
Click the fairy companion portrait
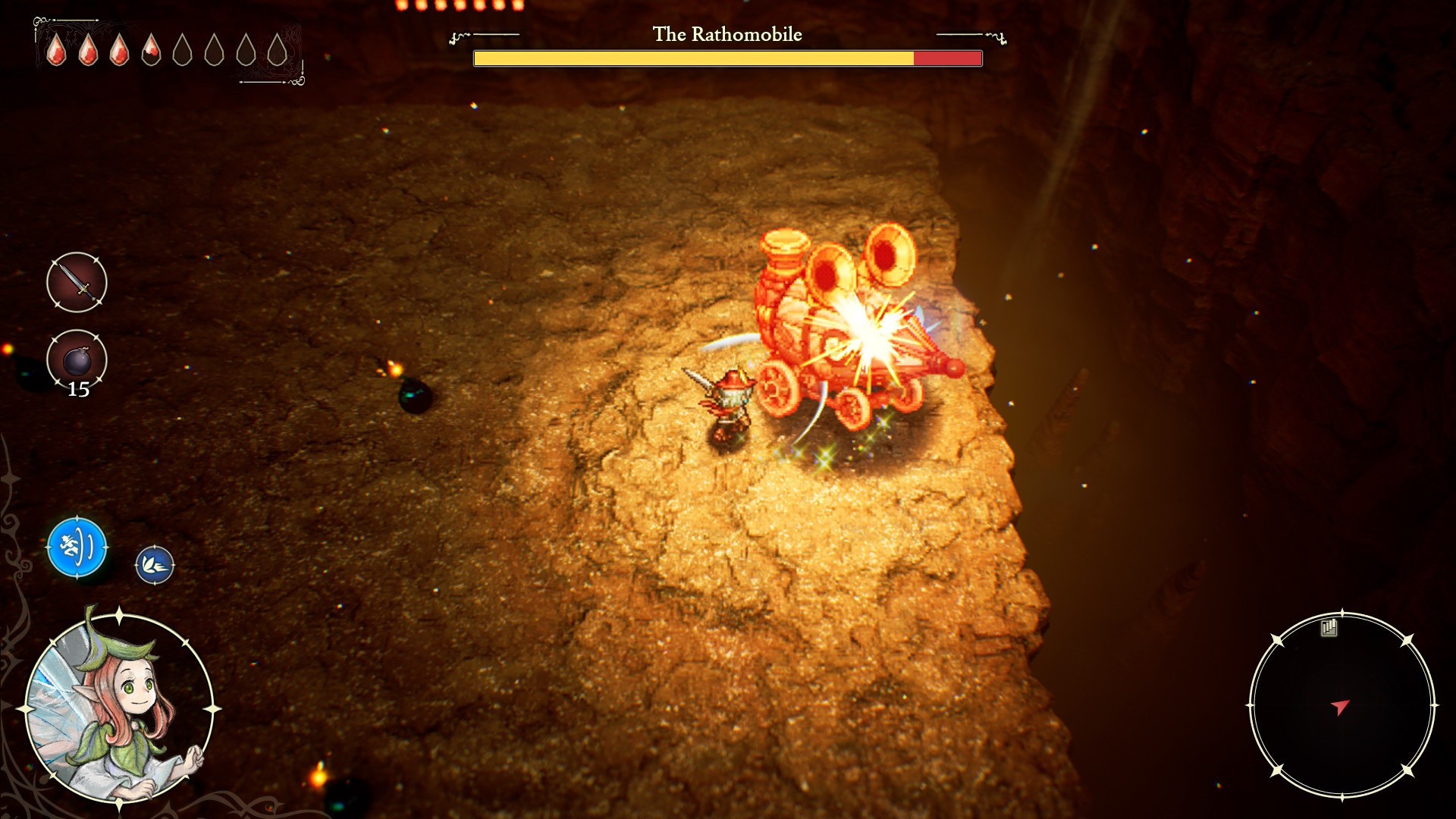[x=119, y=708]
